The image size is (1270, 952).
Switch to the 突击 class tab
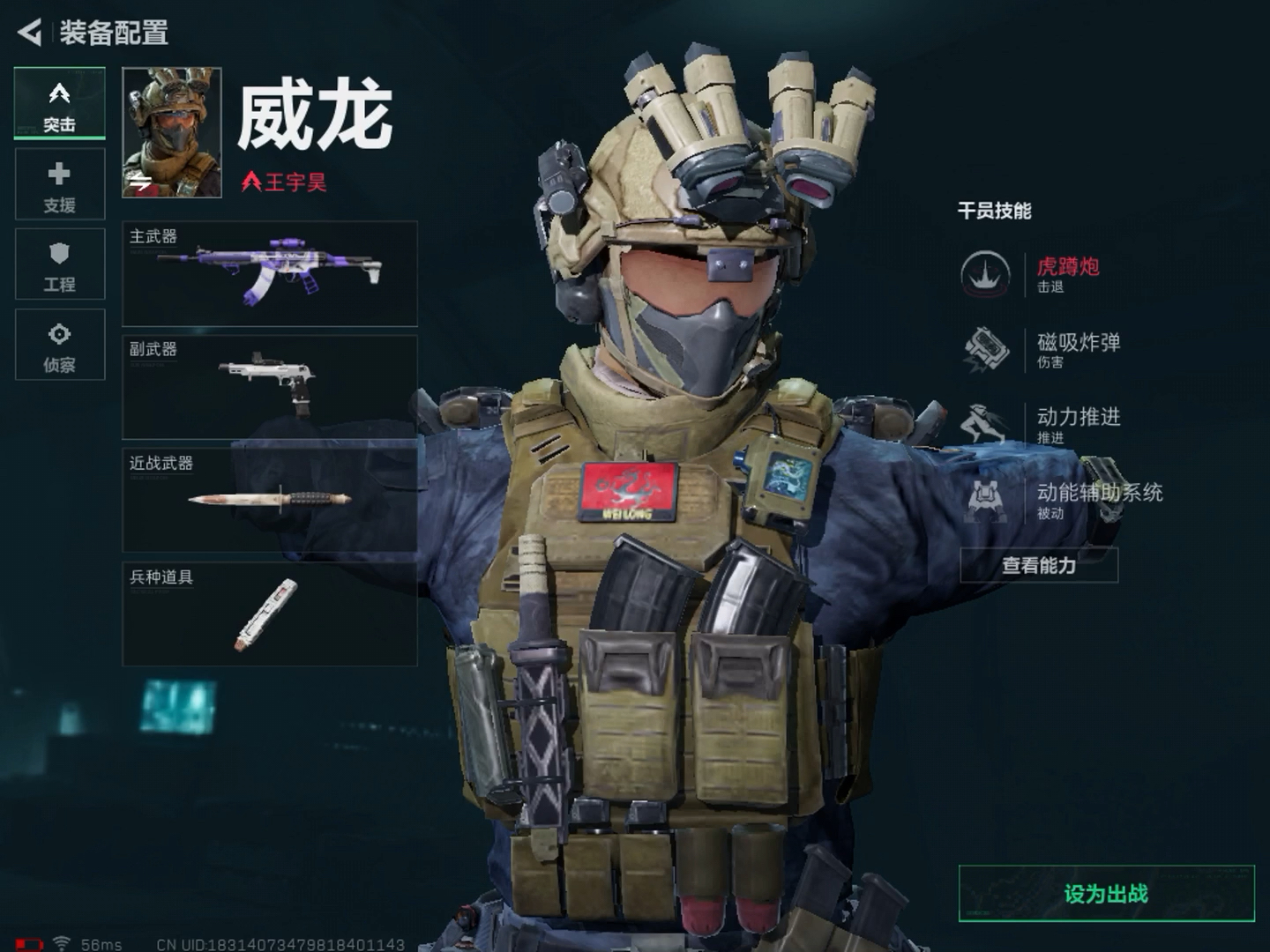coord(59,104)
